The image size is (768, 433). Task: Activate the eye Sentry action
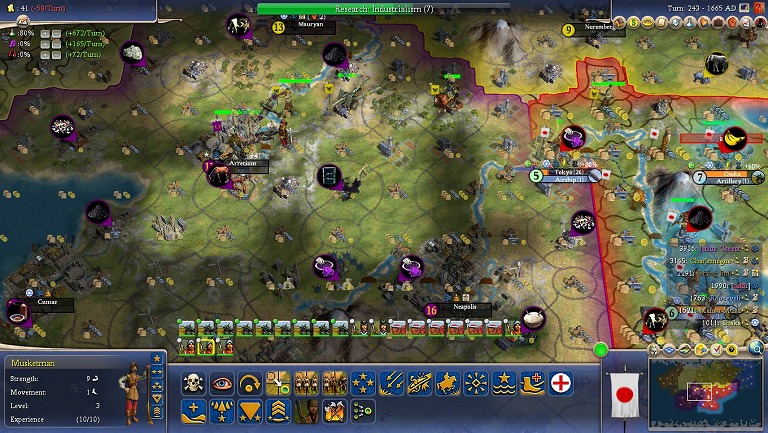222,382
